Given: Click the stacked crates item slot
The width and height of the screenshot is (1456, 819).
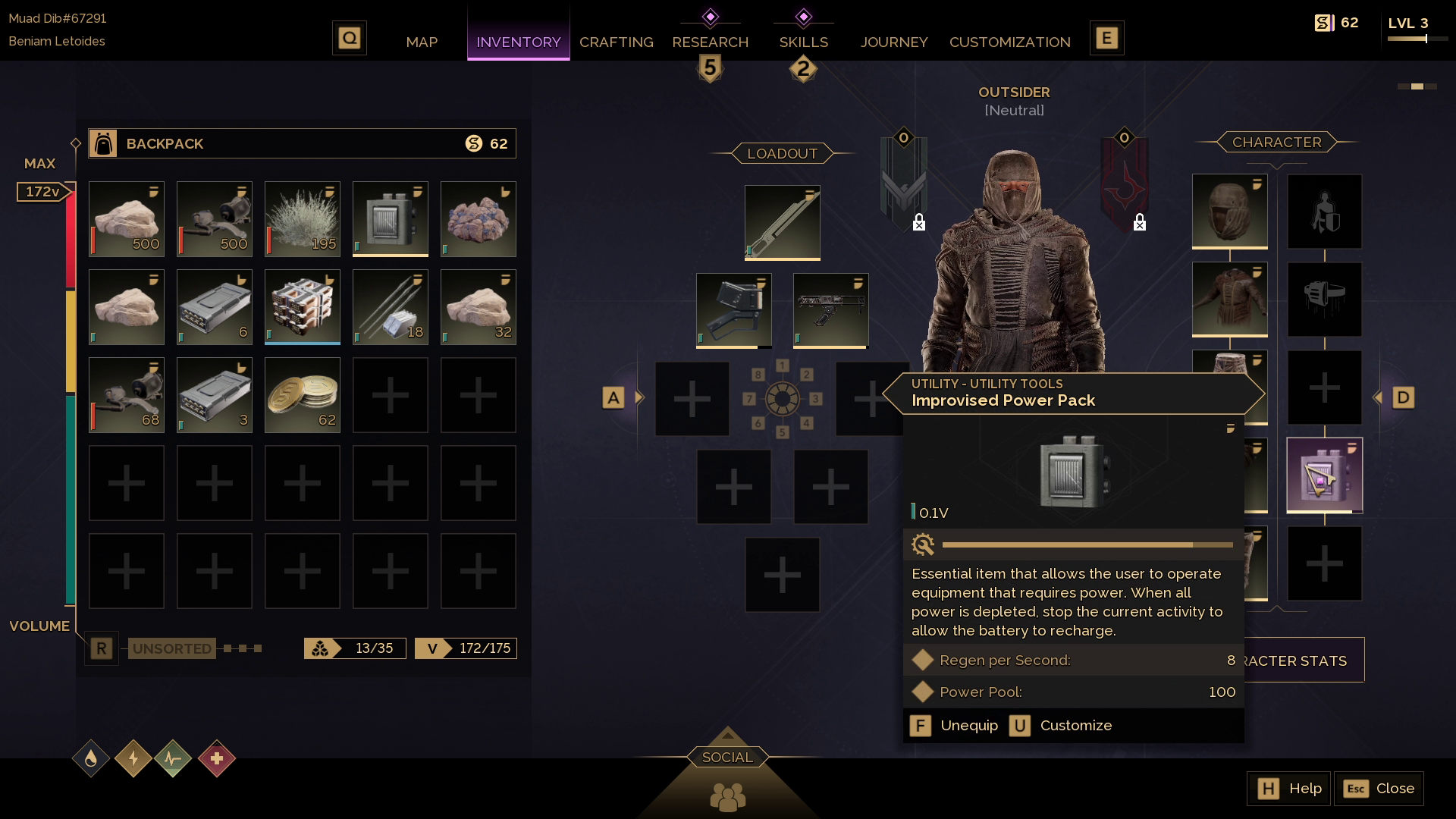Looking at the screenshot, I should click(x=303, y=307).
